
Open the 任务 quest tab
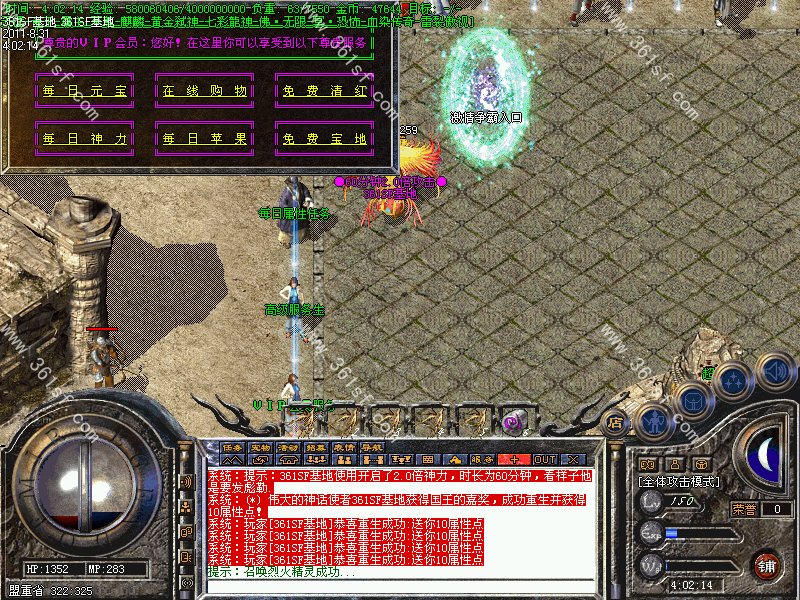pyautogui.click(x=232, y=447)
